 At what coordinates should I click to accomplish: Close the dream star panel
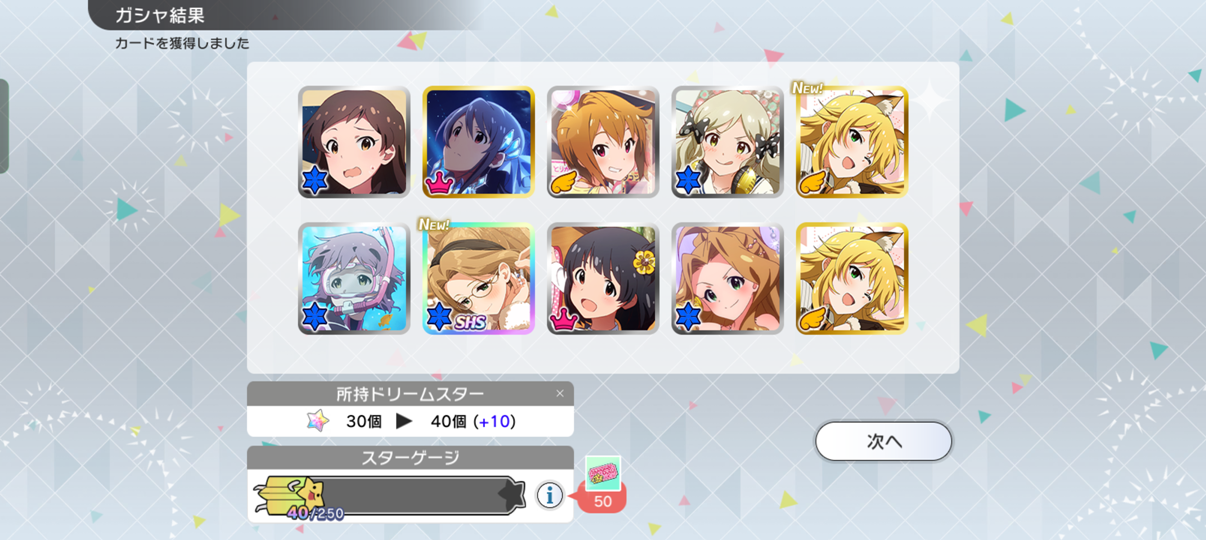(560, 393)
